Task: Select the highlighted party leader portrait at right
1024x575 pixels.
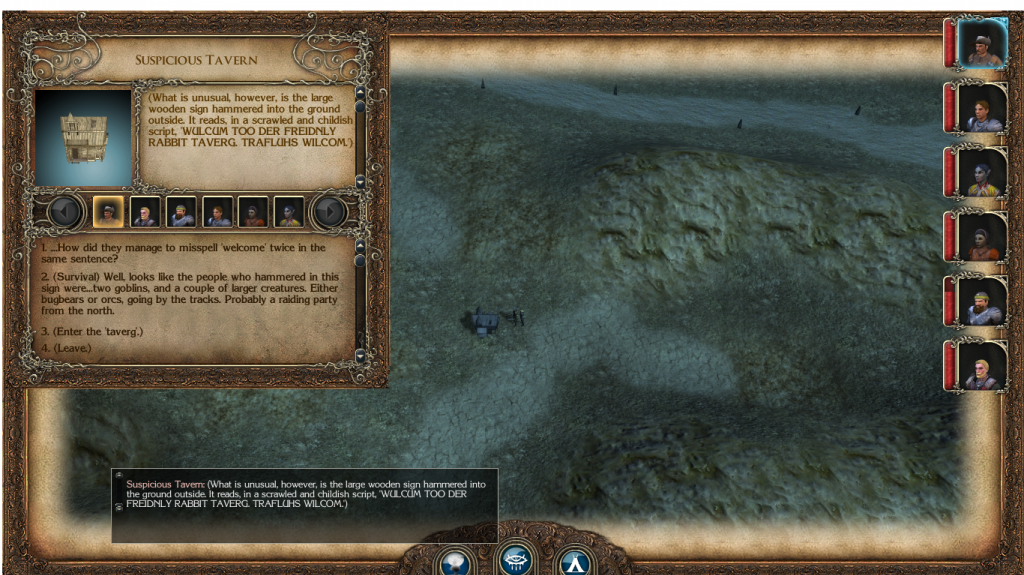Action: [x=980, y=43]
